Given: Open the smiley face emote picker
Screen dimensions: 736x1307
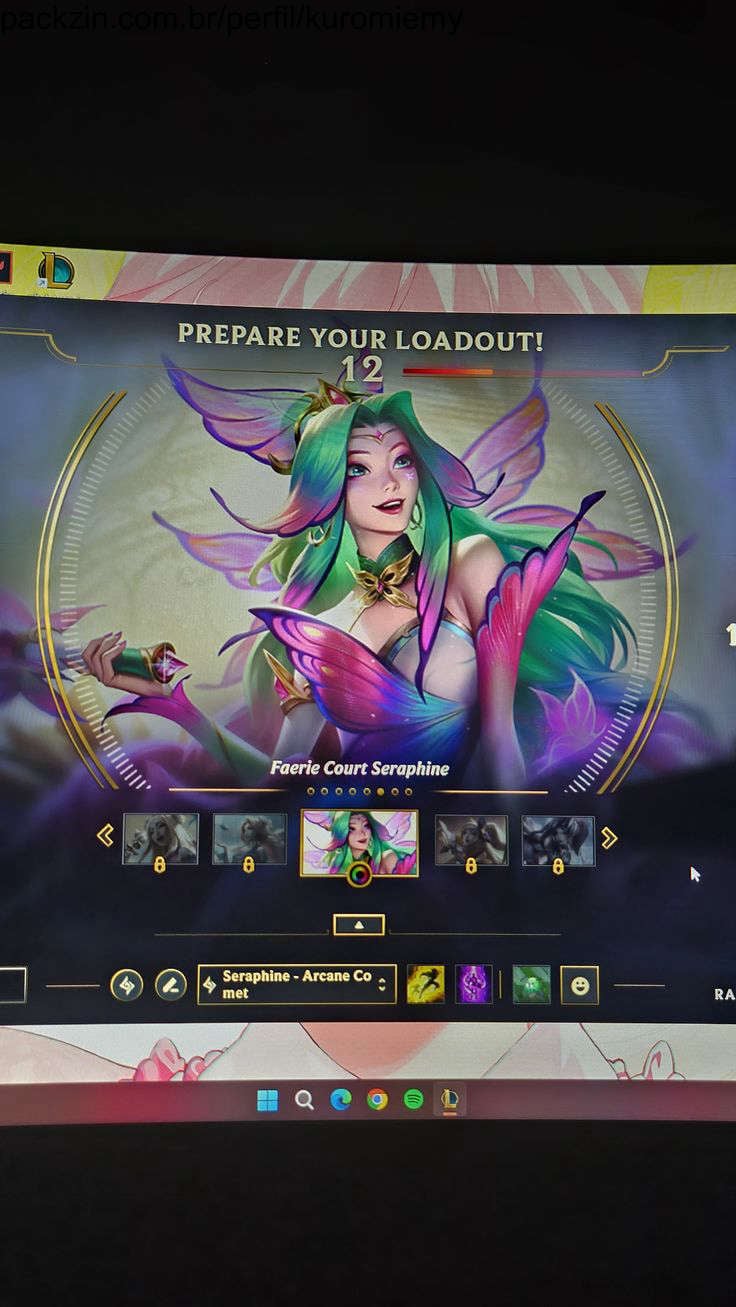Looking at the screenshot, I should 580,985.
